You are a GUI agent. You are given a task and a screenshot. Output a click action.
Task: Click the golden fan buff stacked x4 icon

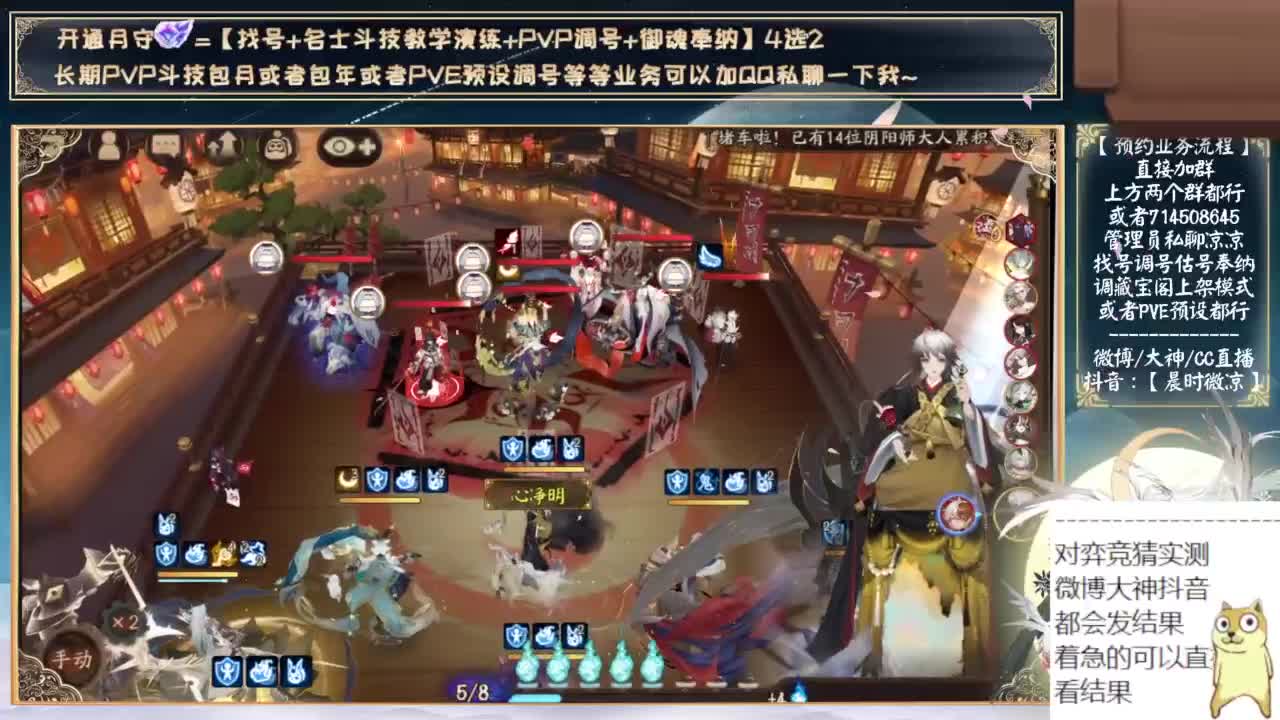(x=223, y=553)
